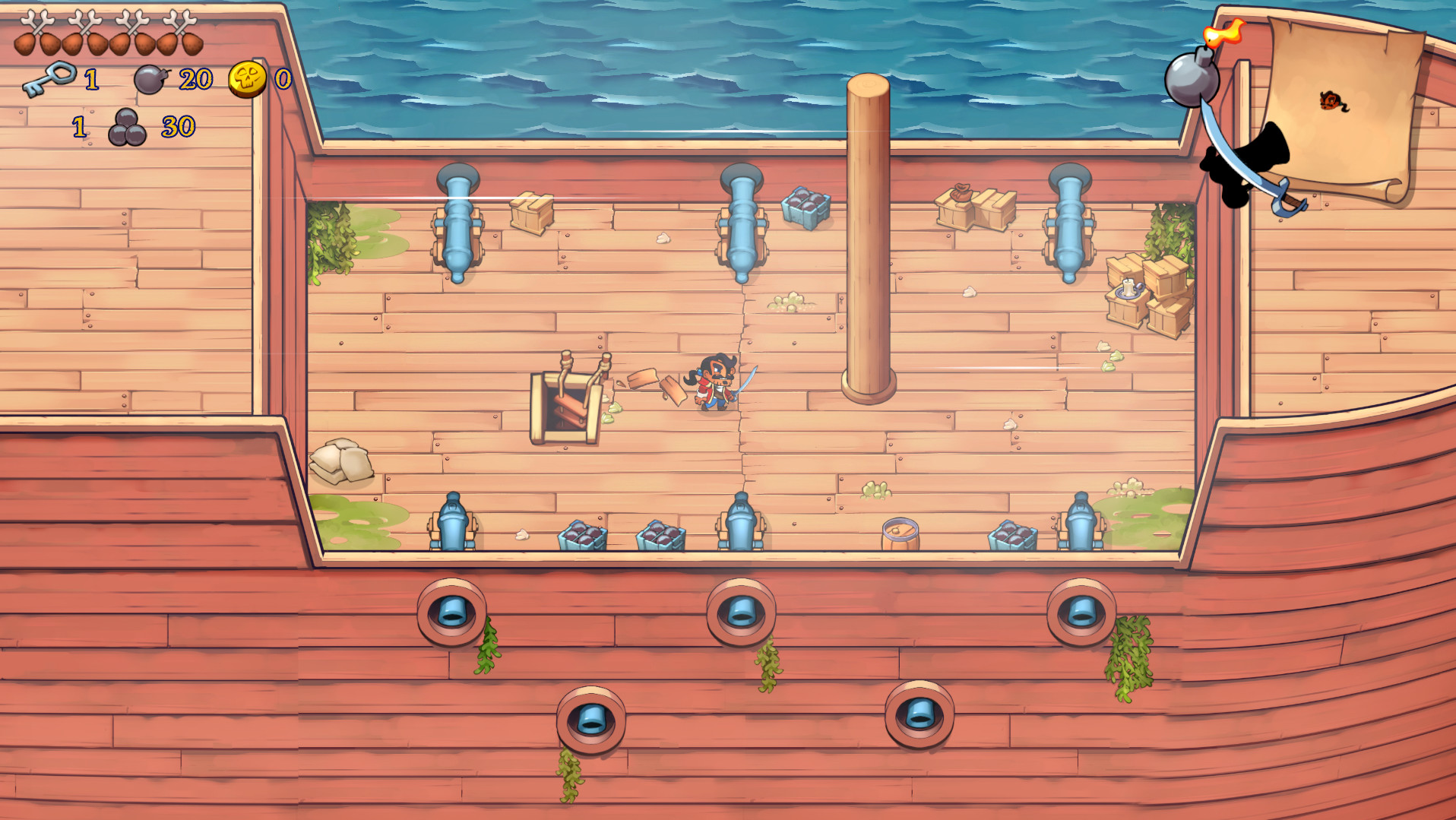Click the bomb icon showing 20

[x=150, y=79]
